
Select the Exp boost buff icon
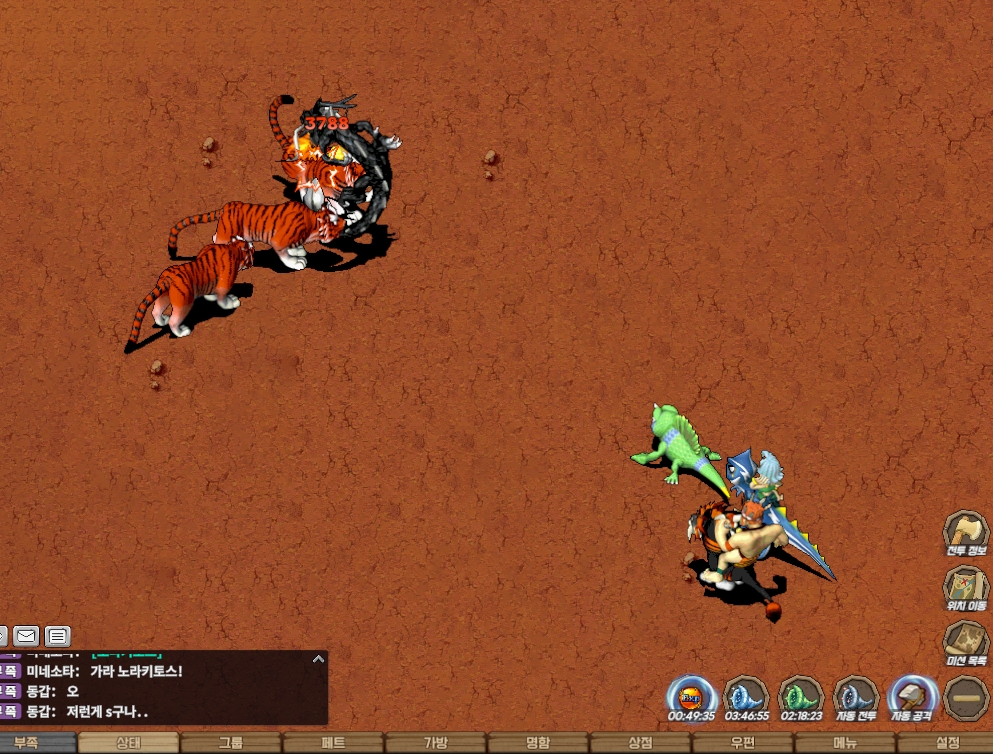[x=691, y=695]
